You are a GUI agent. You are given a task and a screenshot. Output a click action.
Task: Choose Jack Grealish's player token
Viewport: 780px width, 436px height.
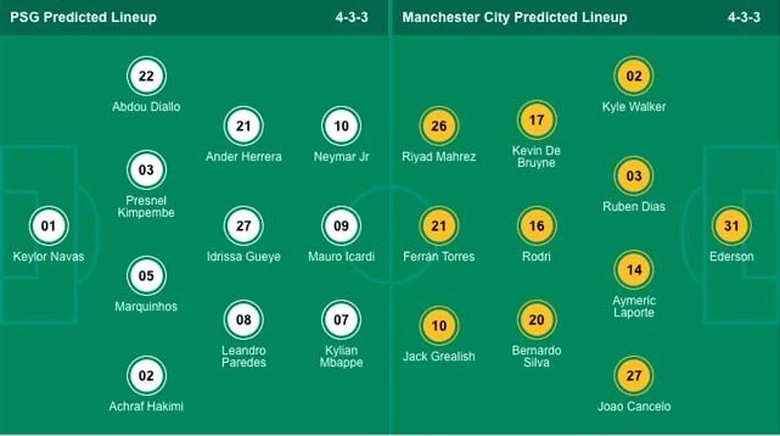pyautogui.click(x=440, y=326)
